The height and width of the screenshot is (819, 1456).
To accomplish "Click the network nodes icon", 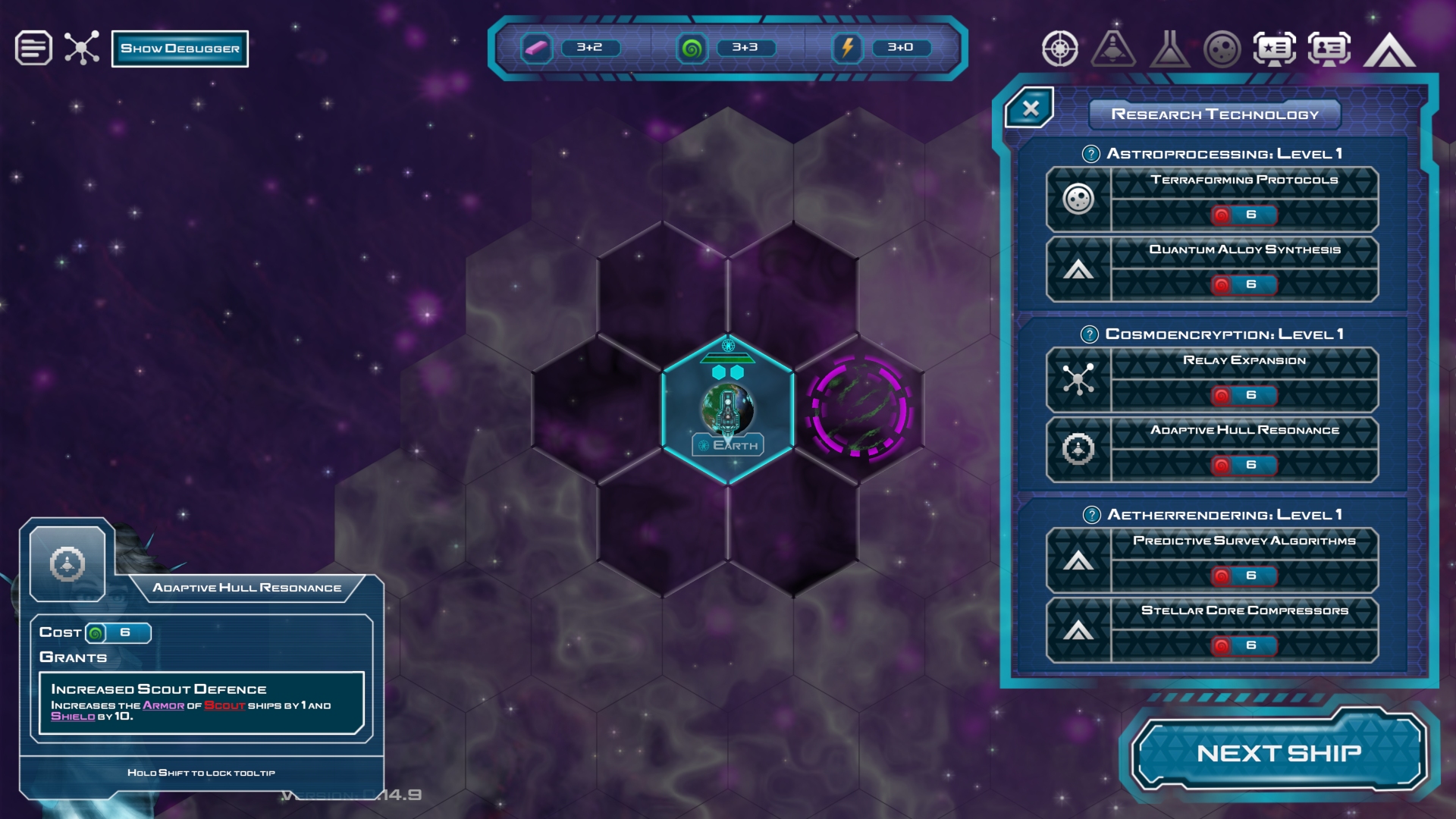I will click(82, 49).
